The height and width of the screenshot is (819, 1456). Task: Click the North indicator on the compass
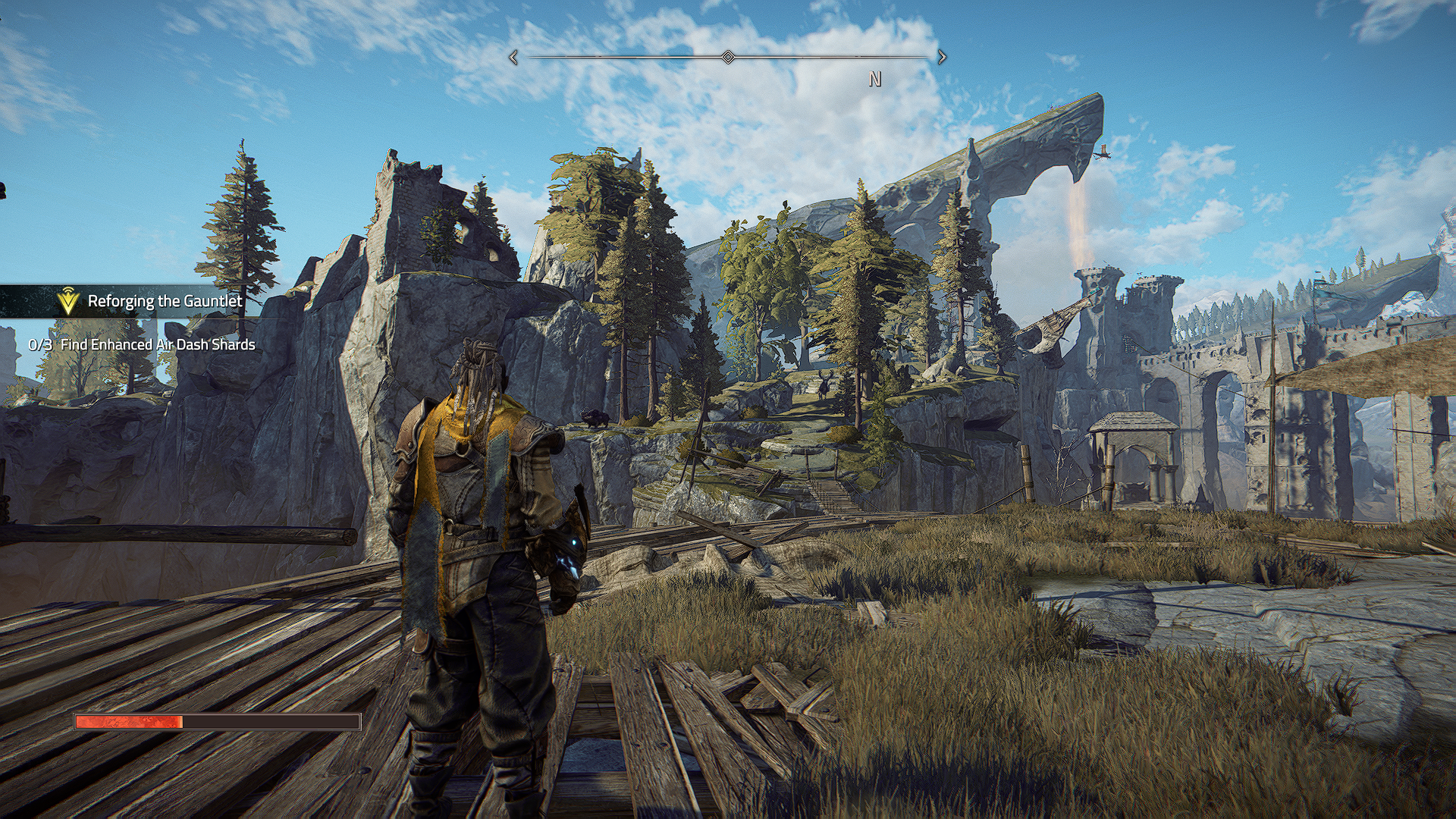coord(875,80)
